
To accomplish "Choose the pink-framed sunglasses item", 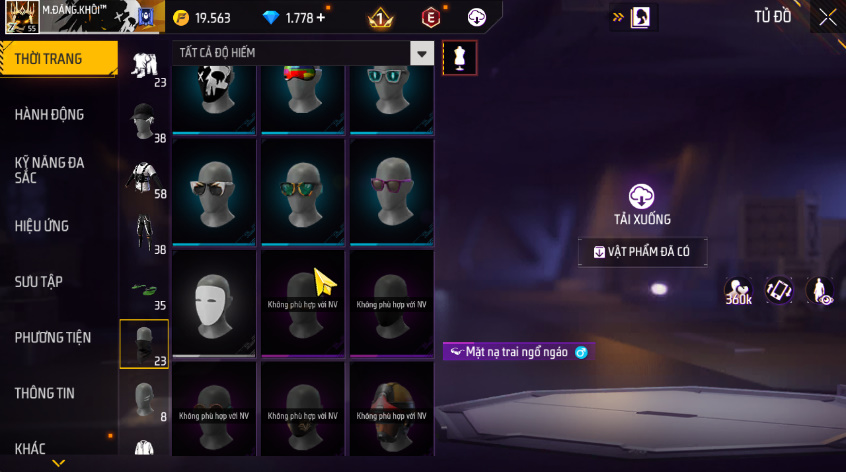I will [392, 192].
